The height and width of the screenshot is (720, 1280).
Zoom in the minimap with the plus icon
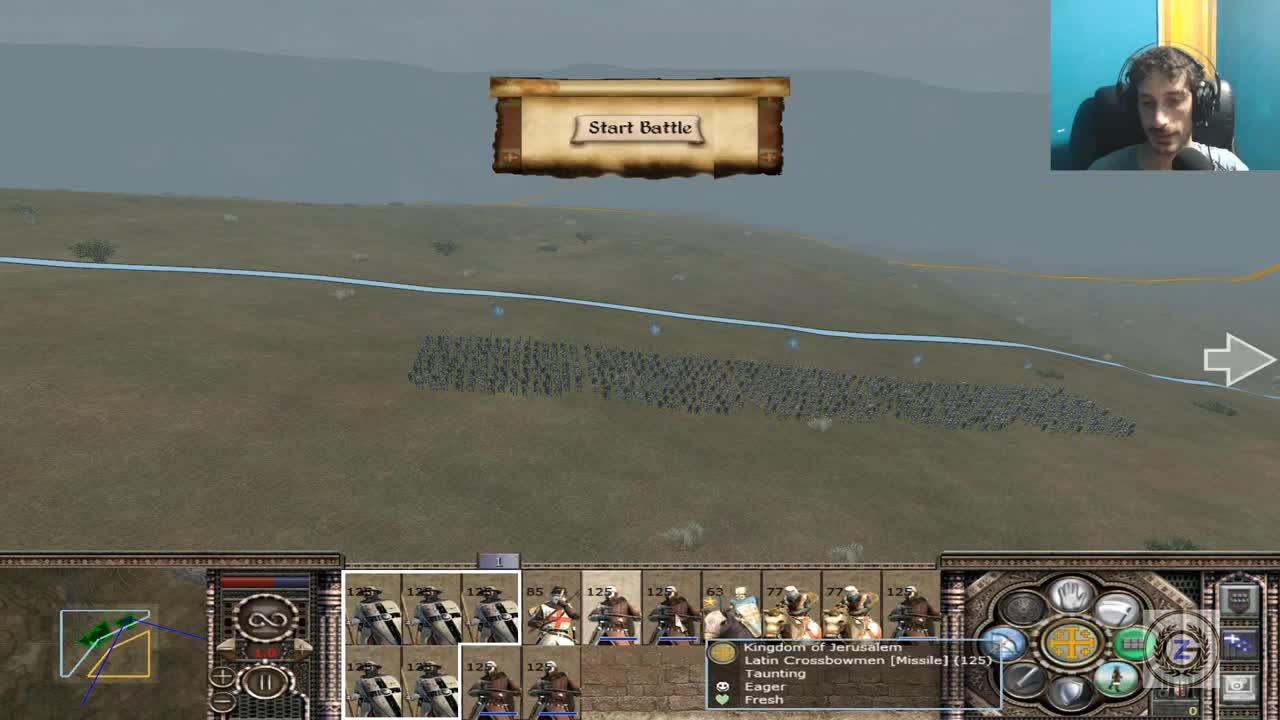(x=222, y=677)
